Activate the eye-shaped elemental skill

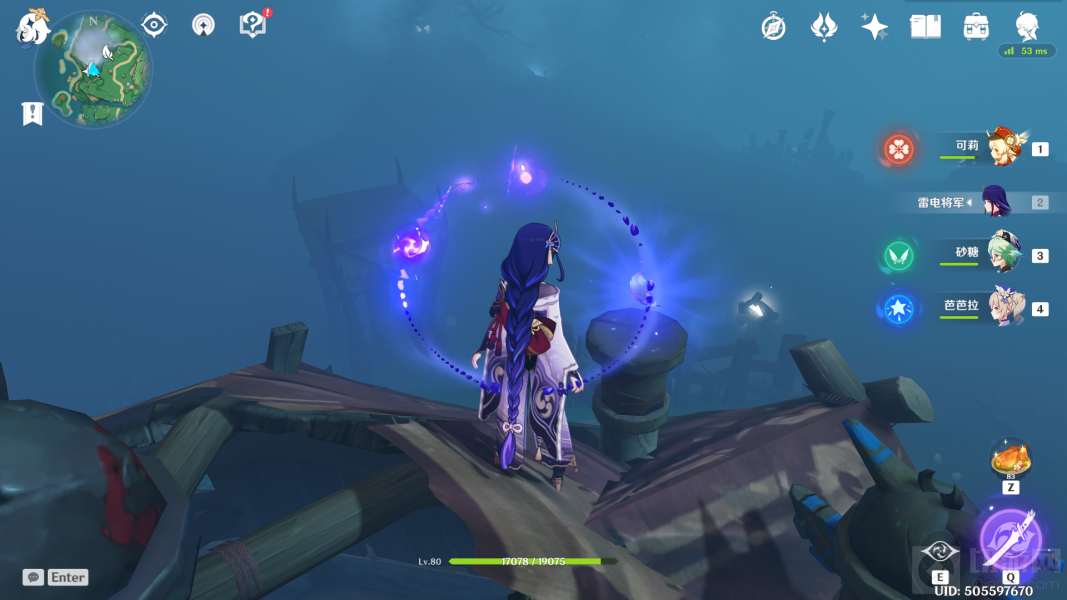click(x=941, y=551)
